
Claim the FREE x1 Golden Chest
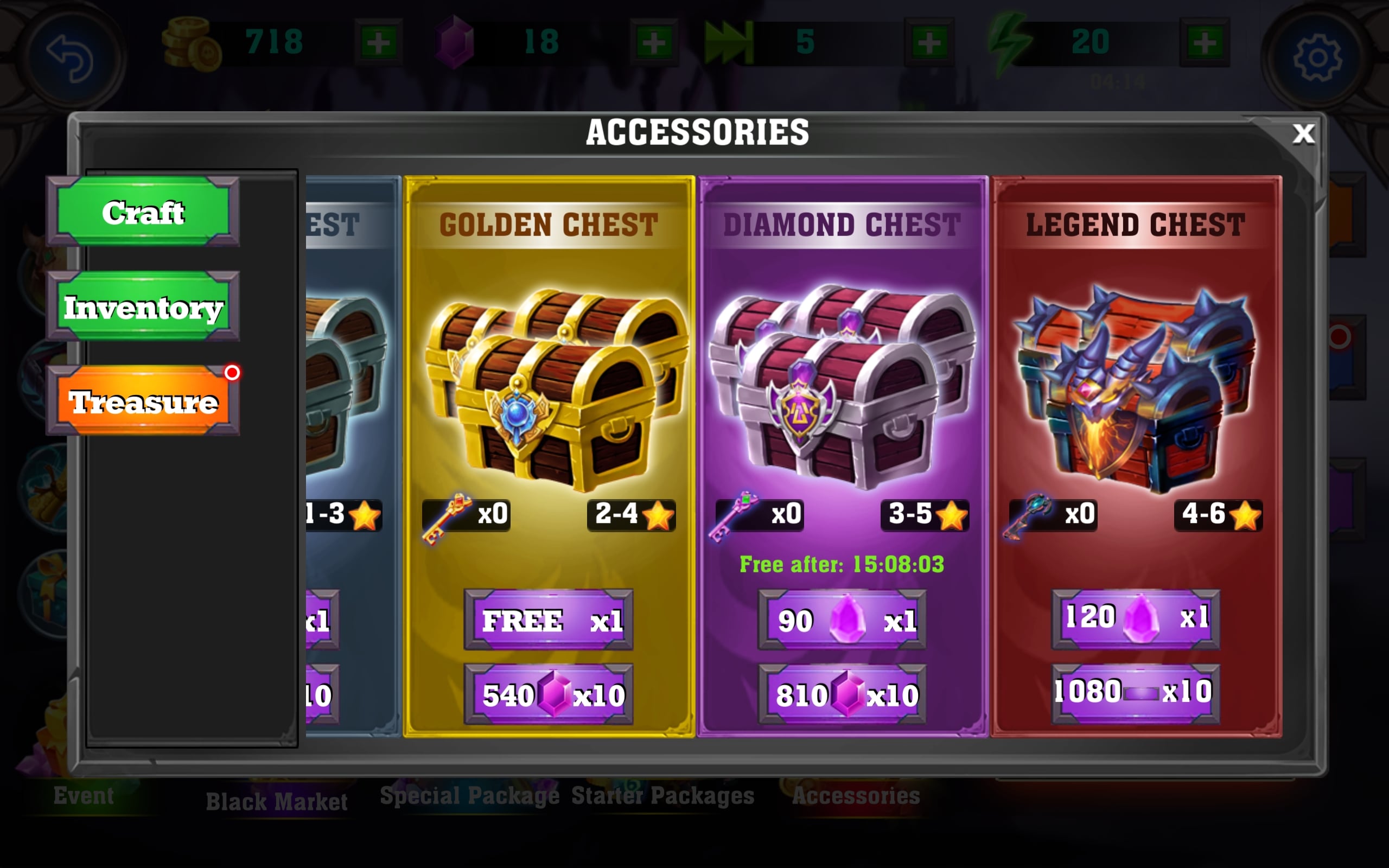[x=549, y=620]
